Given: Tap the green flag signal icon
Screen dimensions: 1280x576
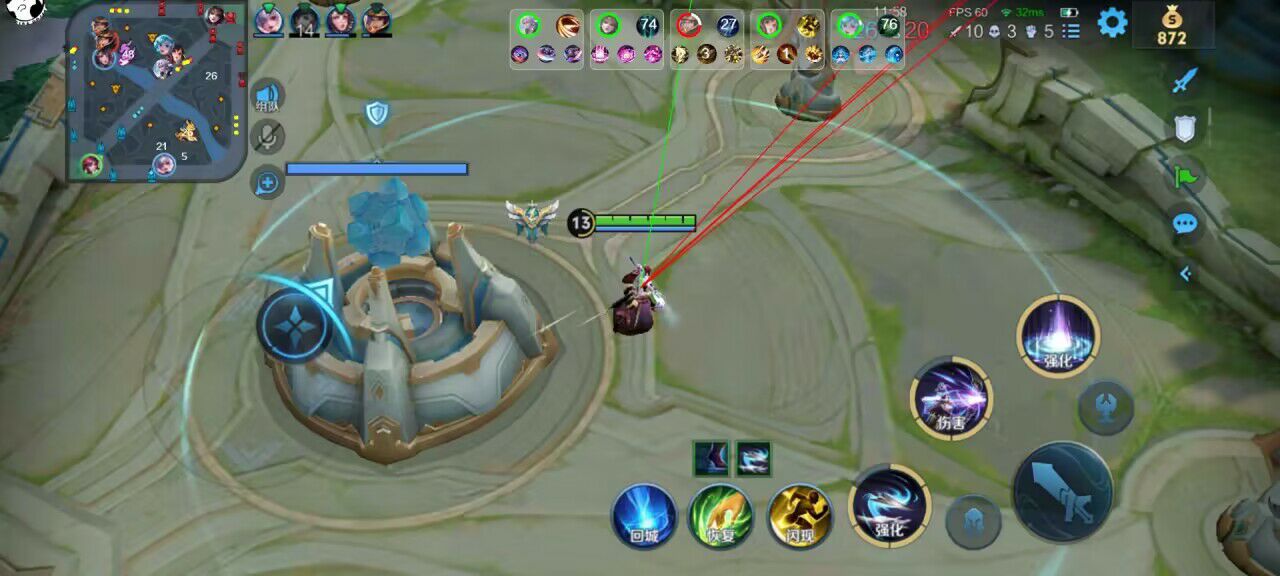Looking at the screenshot, I should click(1185, 177).
